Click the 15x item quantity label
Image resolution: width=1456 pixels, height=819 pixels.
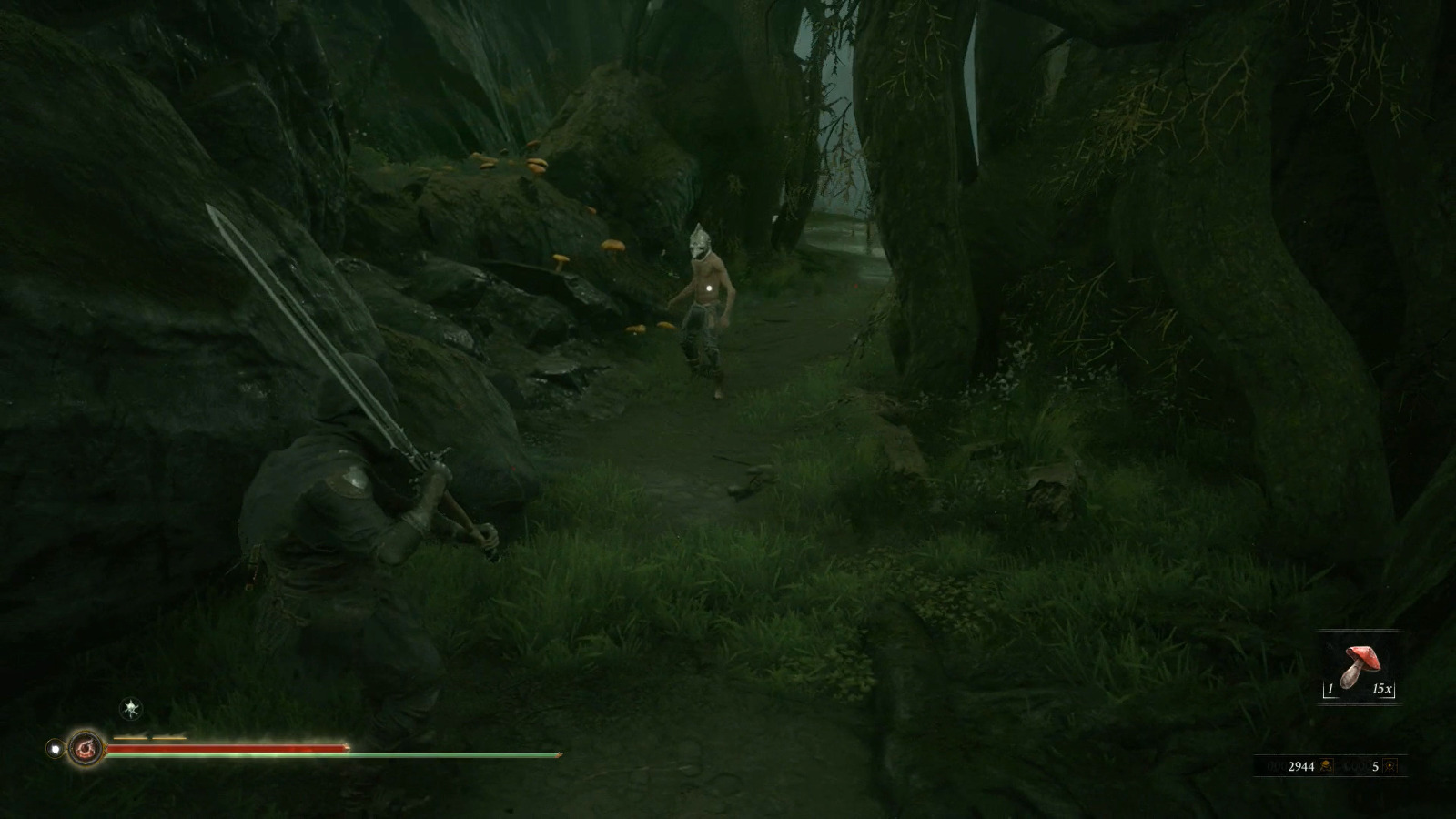1381,689
